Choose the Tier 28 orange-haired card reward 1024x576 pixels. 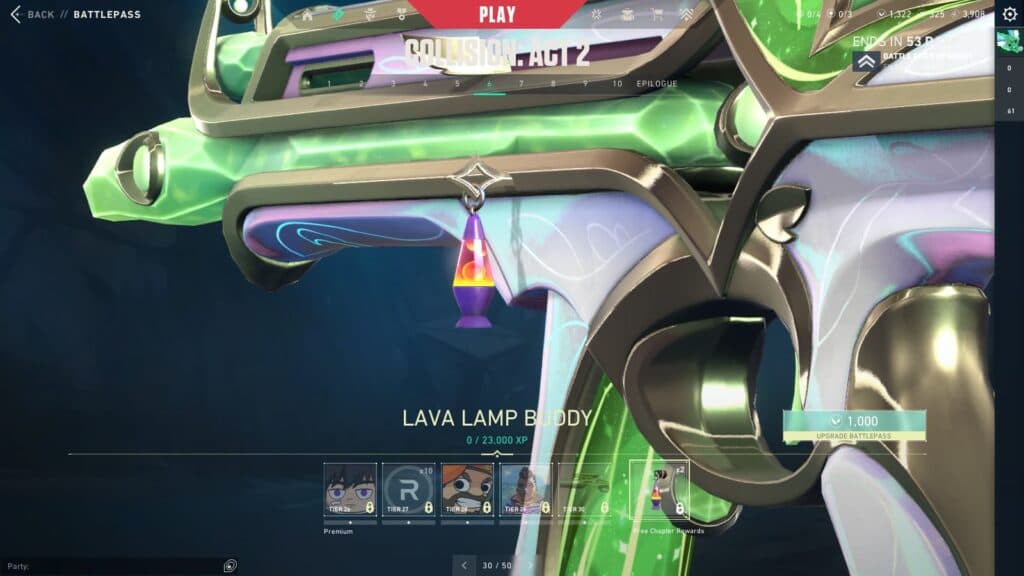(467, 490)
